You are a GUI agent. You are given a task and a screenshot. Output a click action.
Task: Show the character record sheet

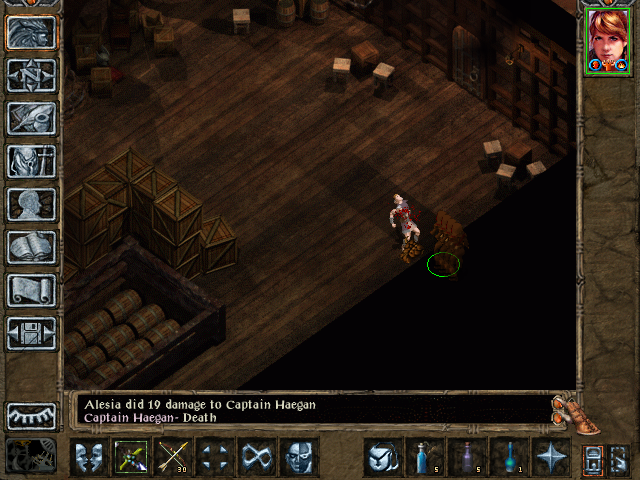pos(32,204)
